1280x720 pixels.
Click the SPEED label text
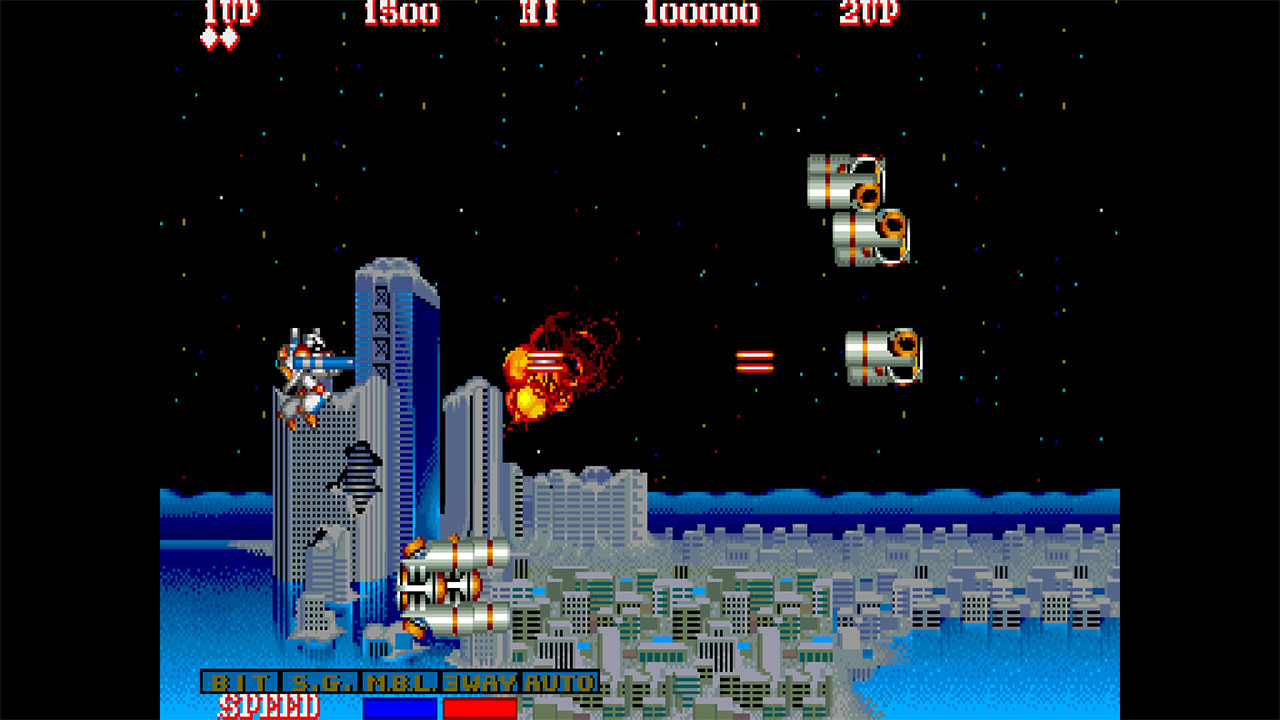[270, 705]
